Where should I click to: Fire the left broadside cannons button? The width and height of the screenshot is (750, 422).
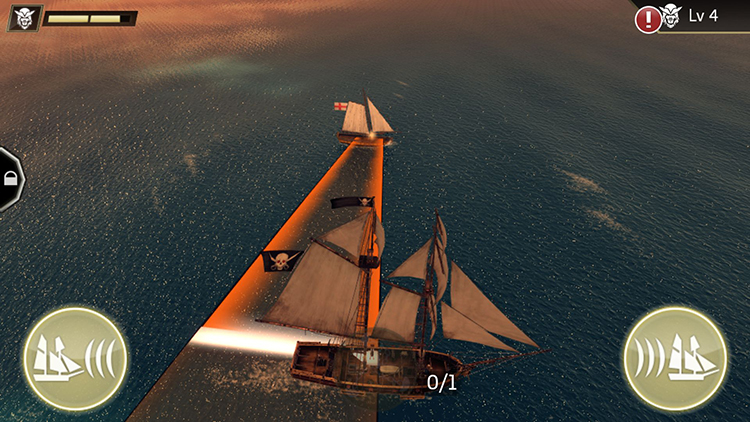74,357
